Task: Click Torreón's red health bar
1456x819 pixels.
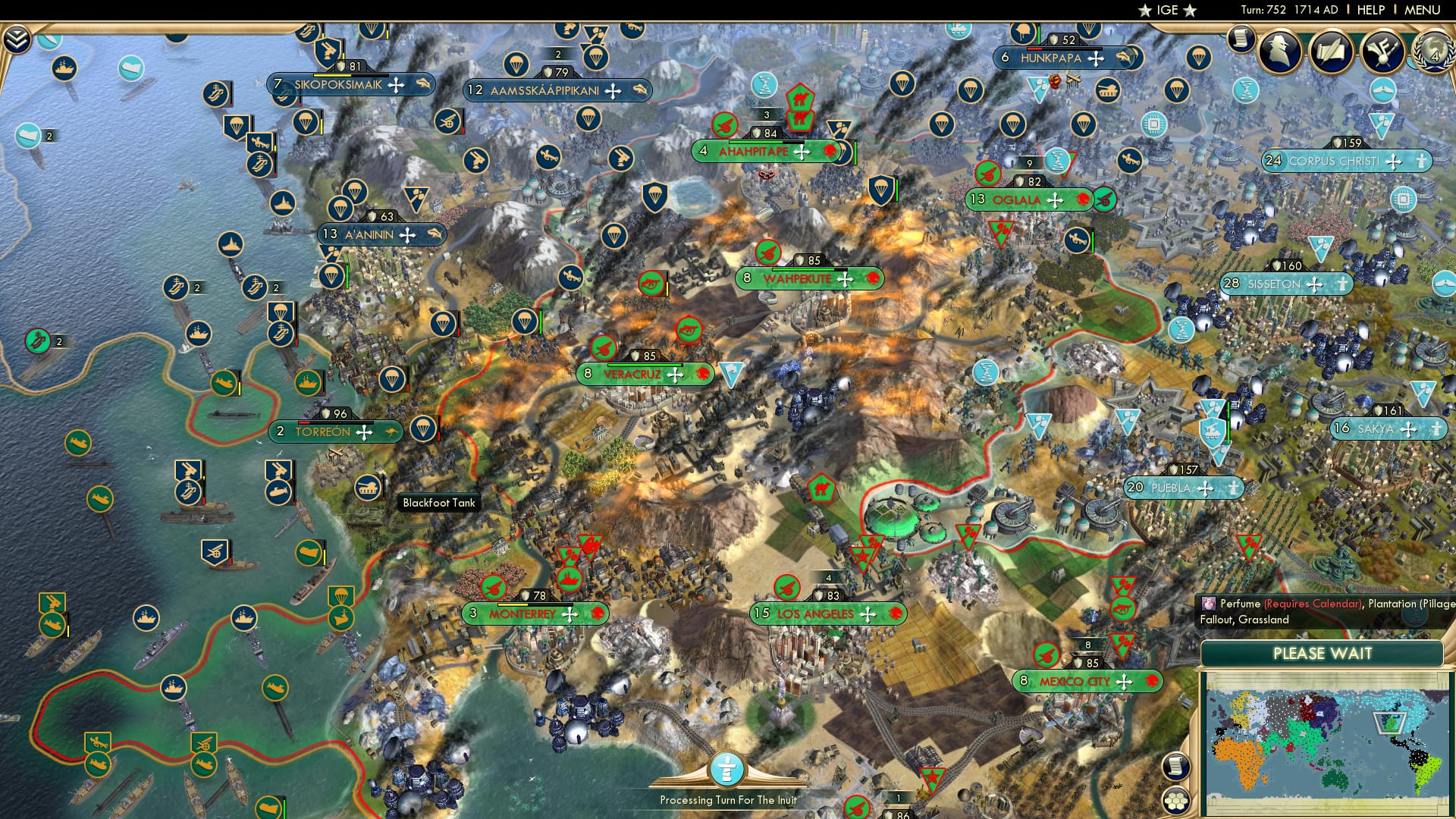Action: tap(304, 422)
